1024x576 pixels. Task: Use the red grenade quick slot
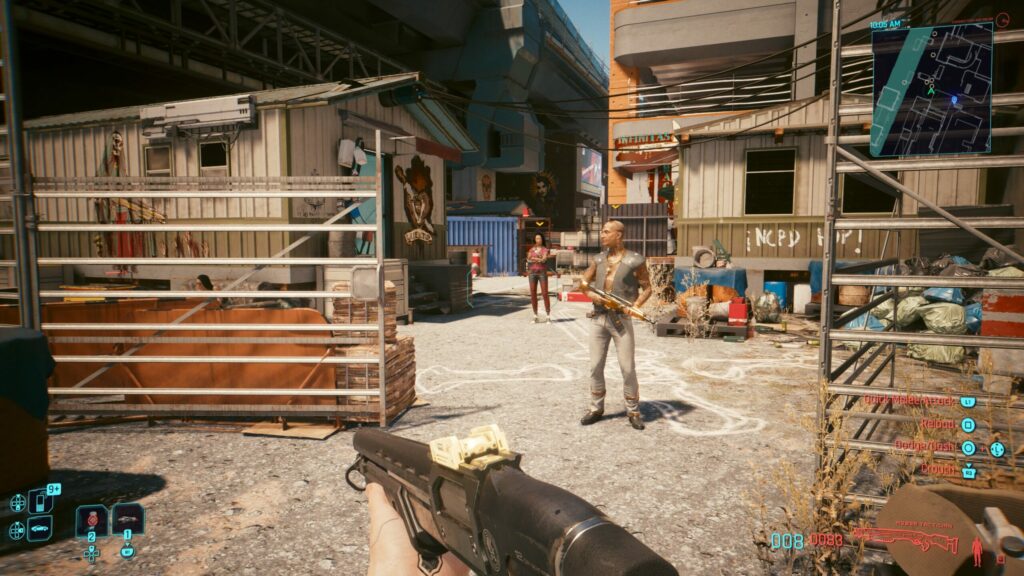click(93, 519)
